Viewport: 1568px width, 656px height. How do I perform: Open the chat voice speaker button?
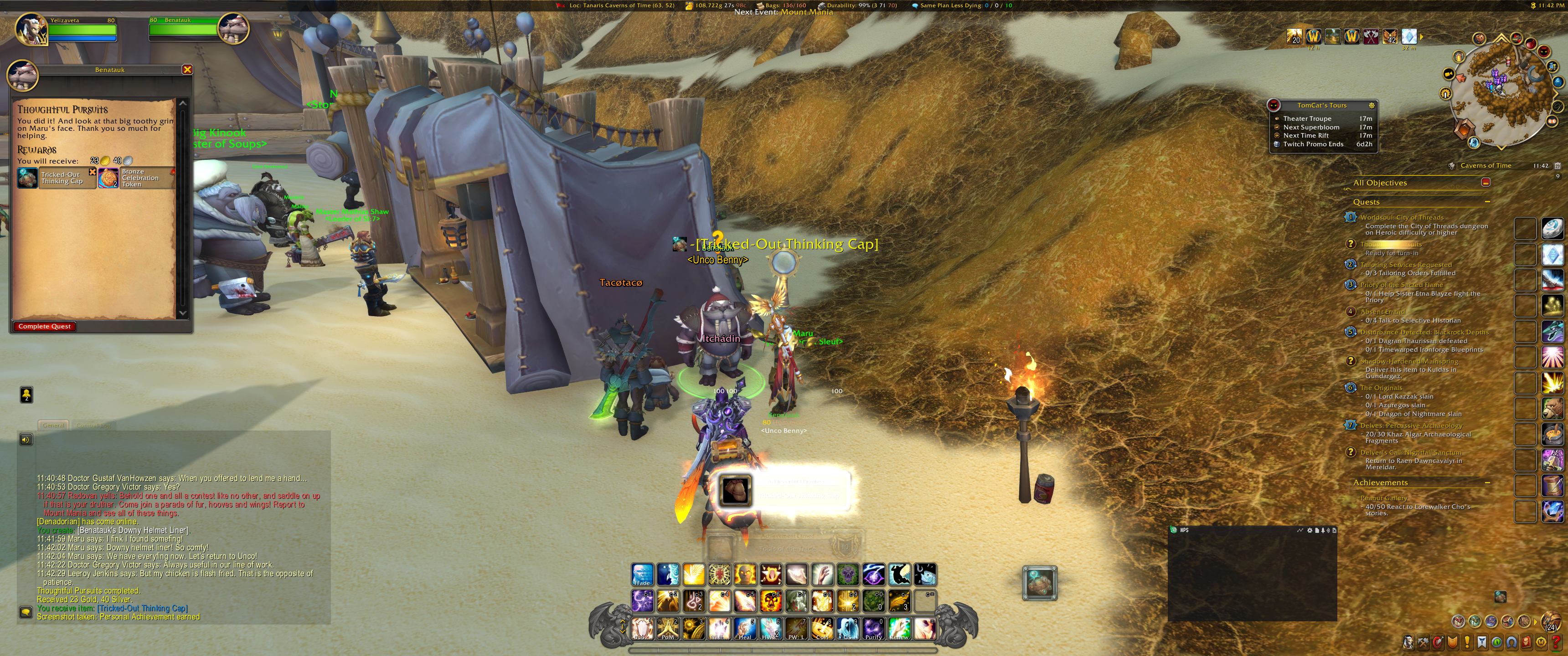(26, 439)
